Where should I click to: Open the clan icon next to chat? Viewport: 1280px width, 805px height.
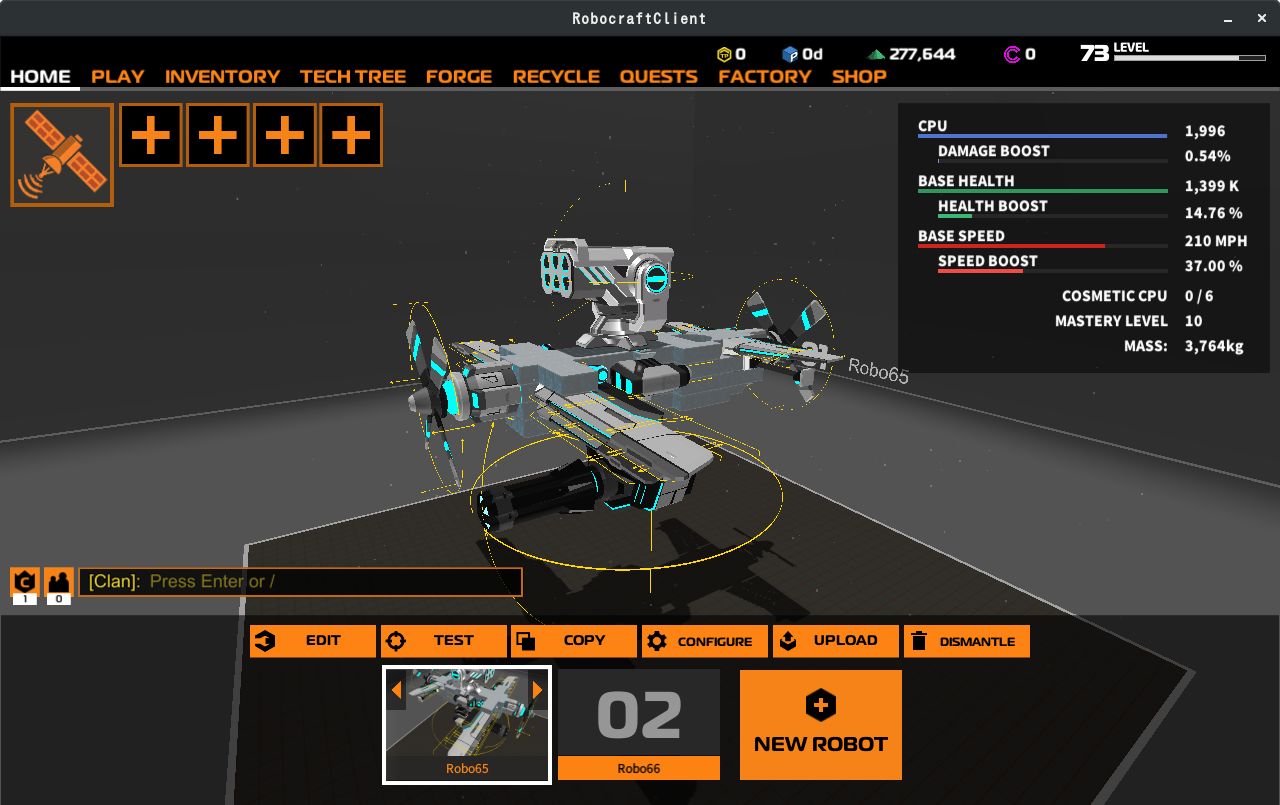25,581
